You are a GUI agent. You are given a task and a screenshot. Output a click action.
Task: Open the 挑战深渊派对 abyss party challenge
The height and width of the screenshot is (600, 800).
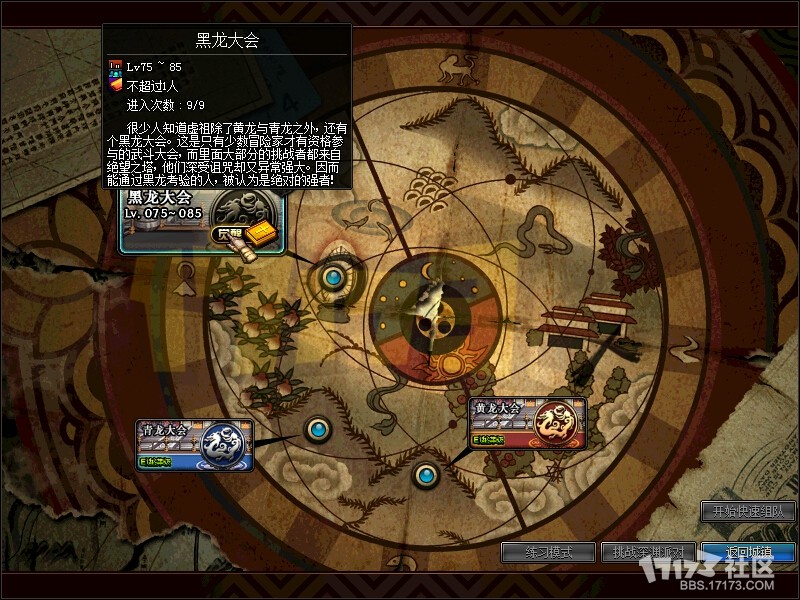click(x=646, y=552)
